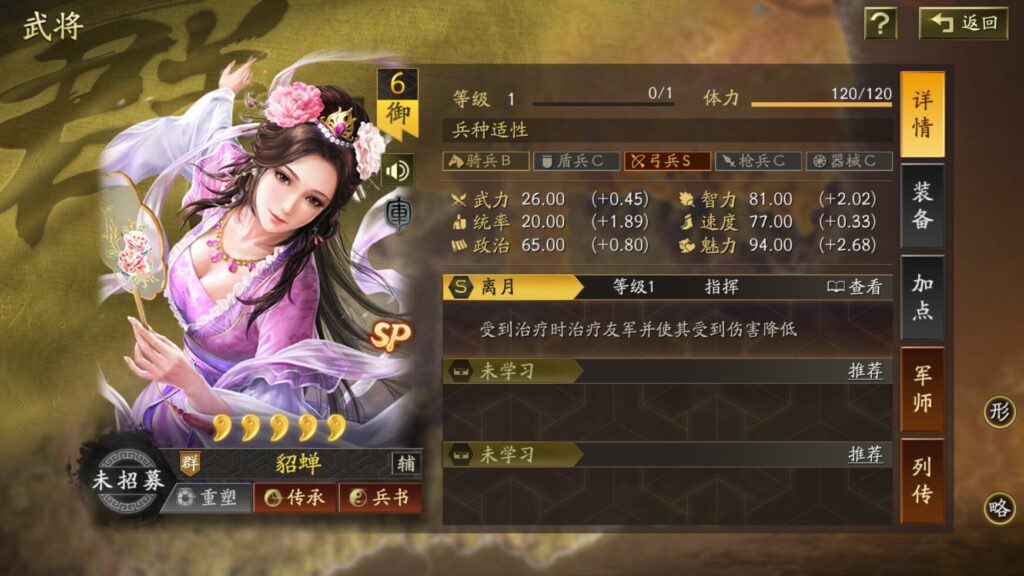Go back using the 返回 button

[964, 23]
